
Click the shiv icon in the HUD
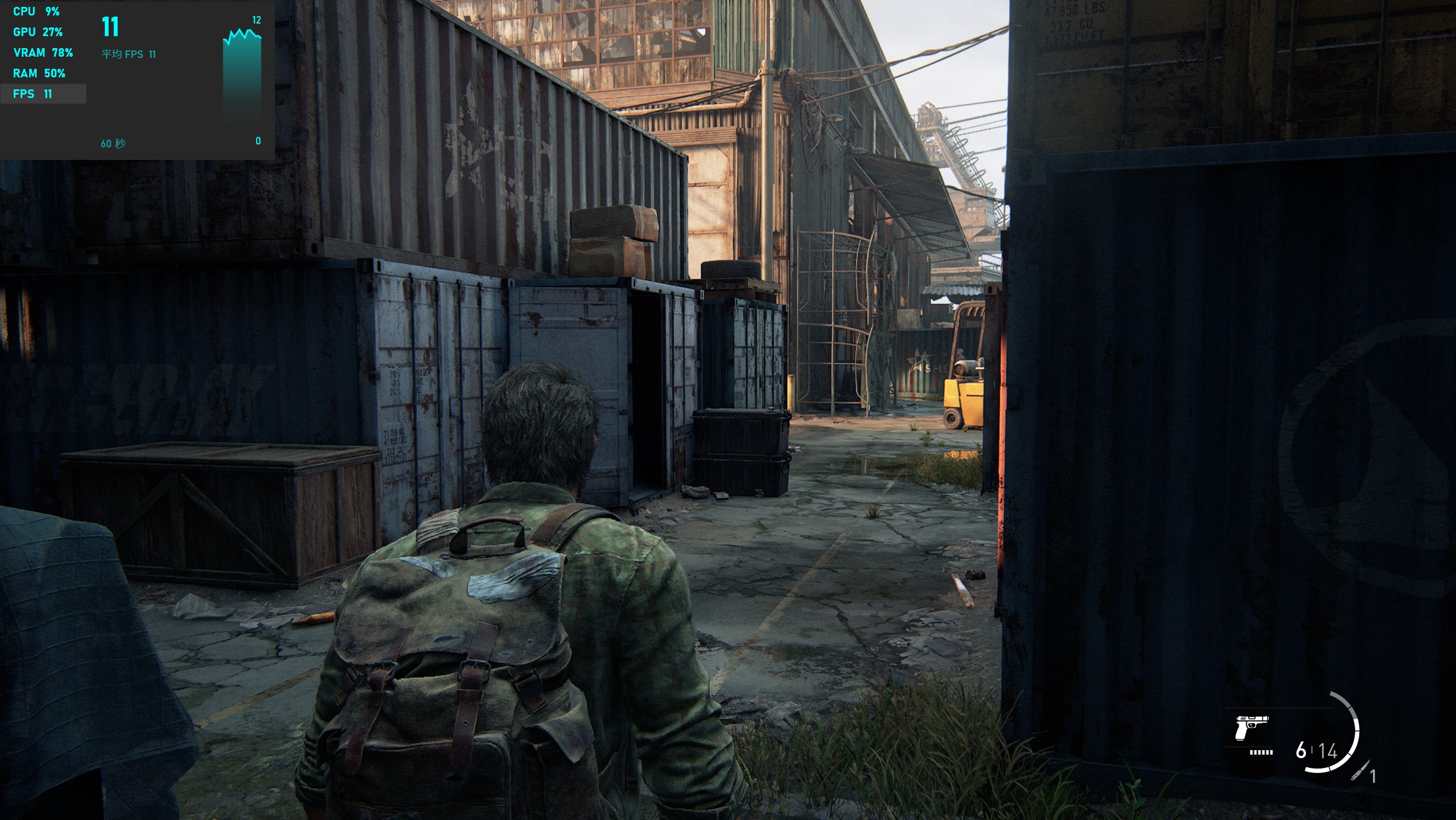(x=1360, y=771)
